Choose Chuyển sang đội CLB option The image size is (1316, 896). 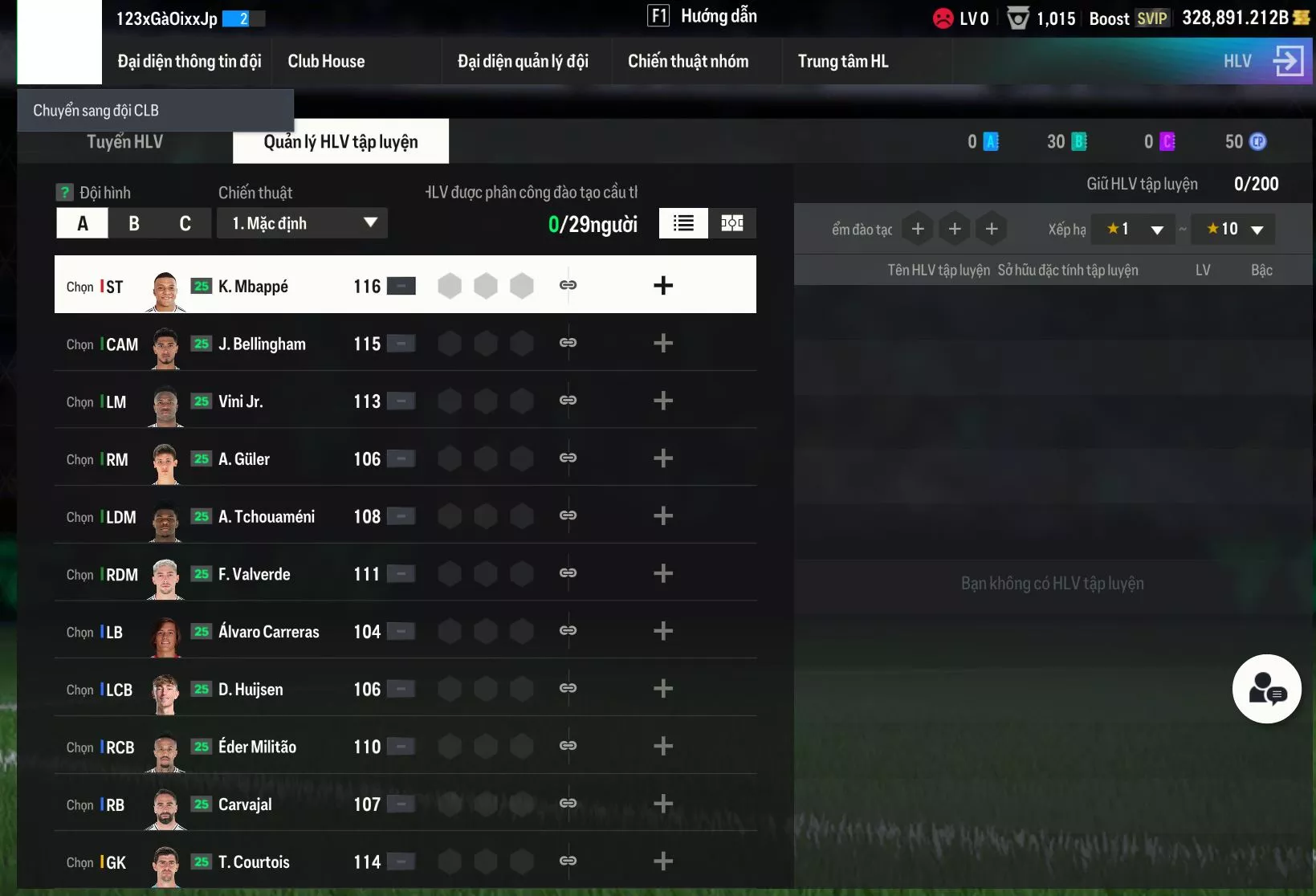tap(96, 111)
